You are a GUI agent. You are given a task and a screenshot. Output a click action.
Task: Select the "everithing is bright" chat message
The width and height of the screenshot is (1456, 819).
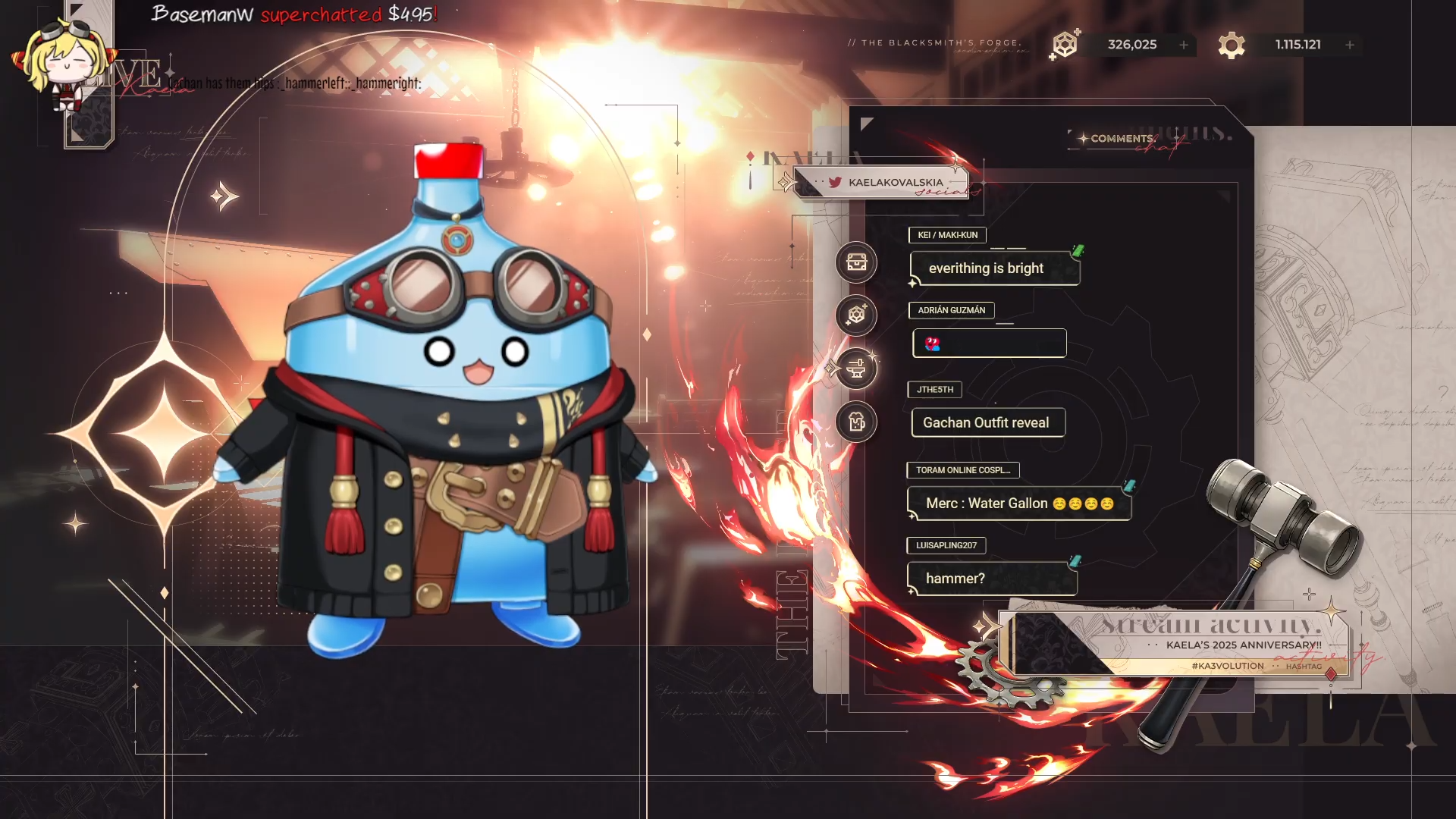986,268
